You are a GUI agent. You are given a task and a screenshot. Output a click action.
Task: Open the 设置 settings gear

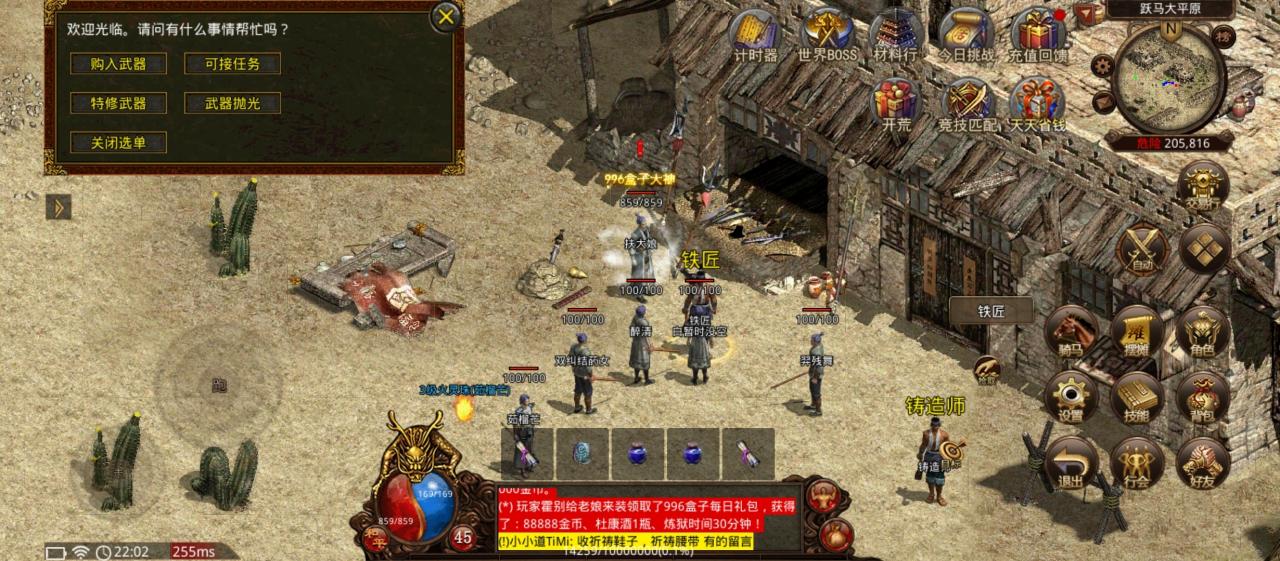(1071, 397)
